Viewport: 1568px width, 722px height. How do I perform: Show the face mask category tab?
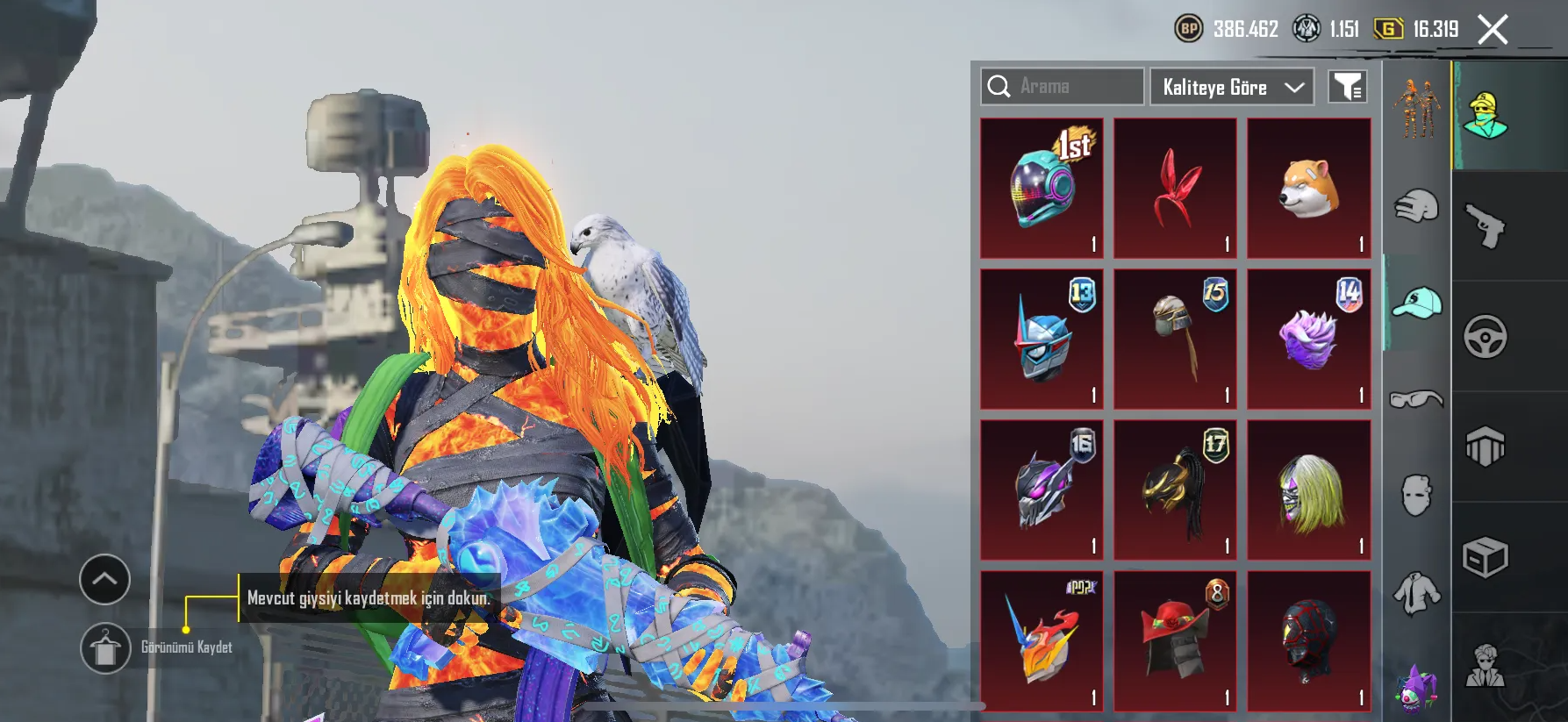[1416, 496]
